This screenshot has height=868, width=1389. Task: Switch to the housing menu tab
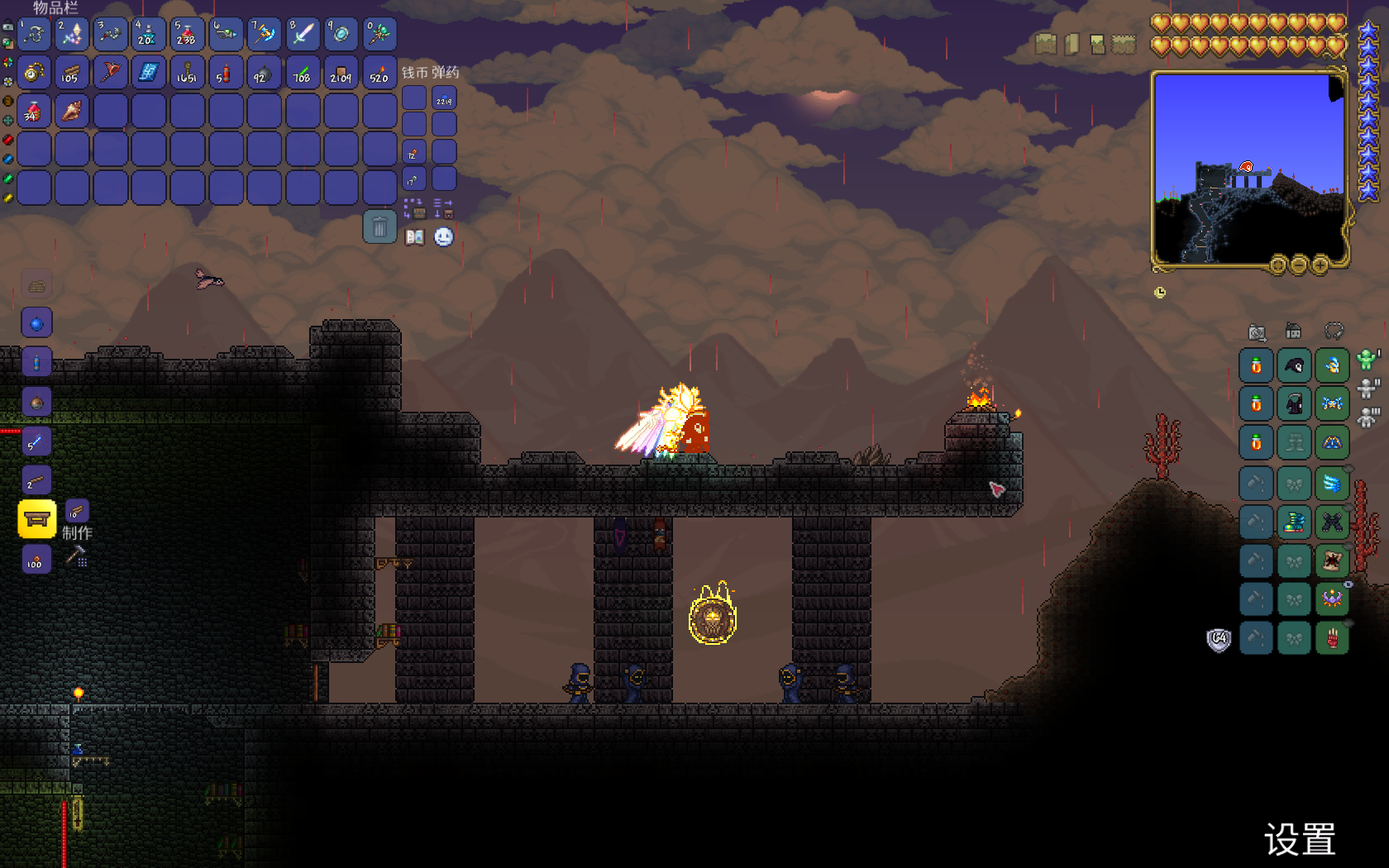point(1294,332)
